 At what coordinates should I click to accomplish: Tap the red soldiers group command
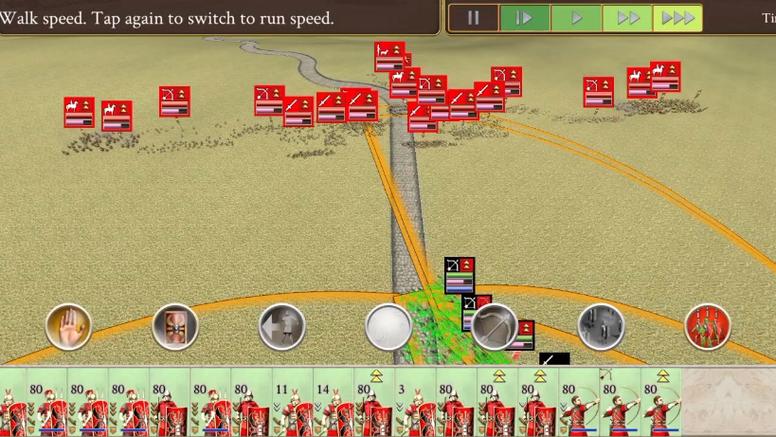(707, 326)
